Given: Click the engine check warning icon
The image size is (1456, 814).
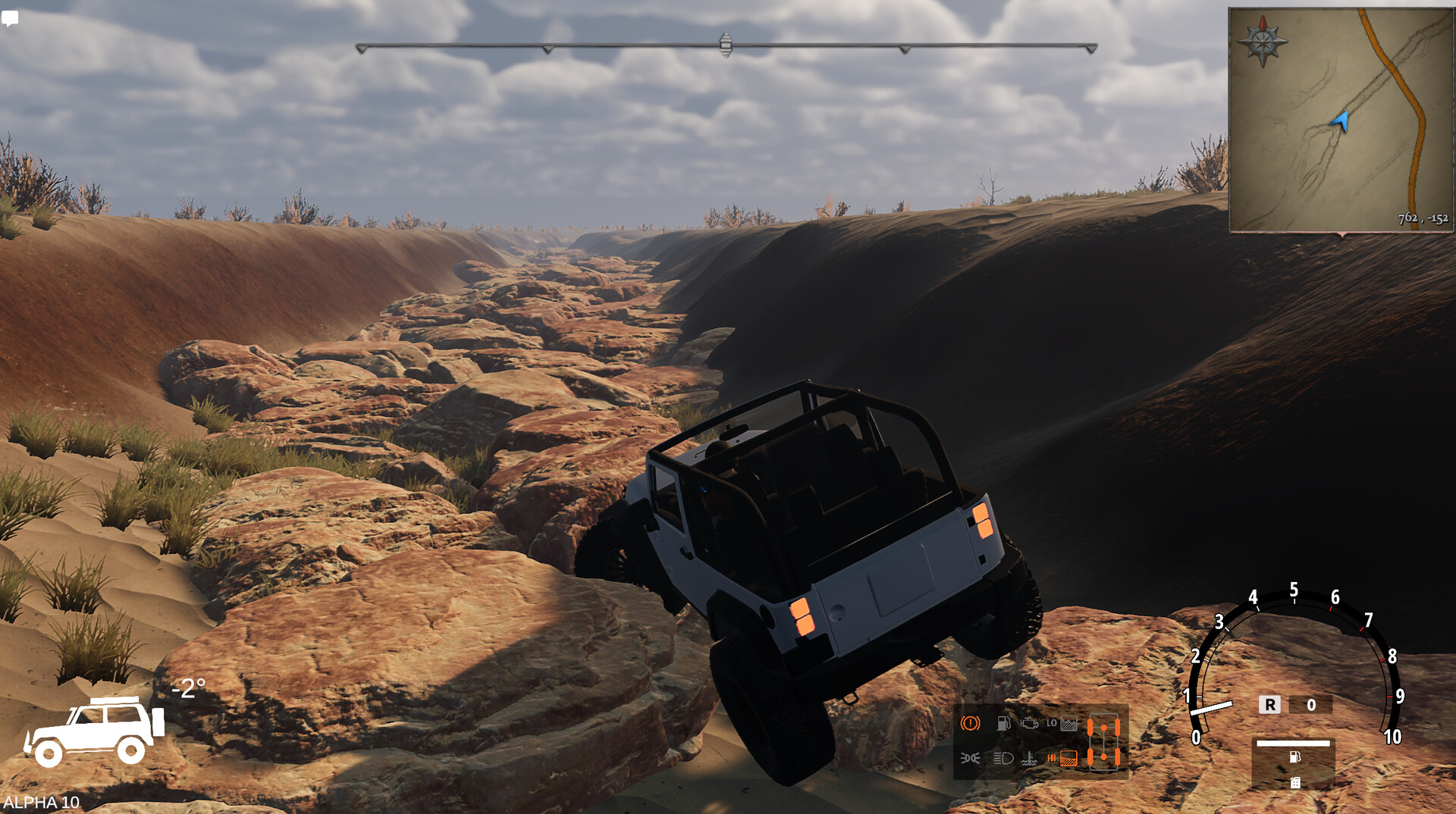Looking at the screenshot, I should click(1031, 724).
